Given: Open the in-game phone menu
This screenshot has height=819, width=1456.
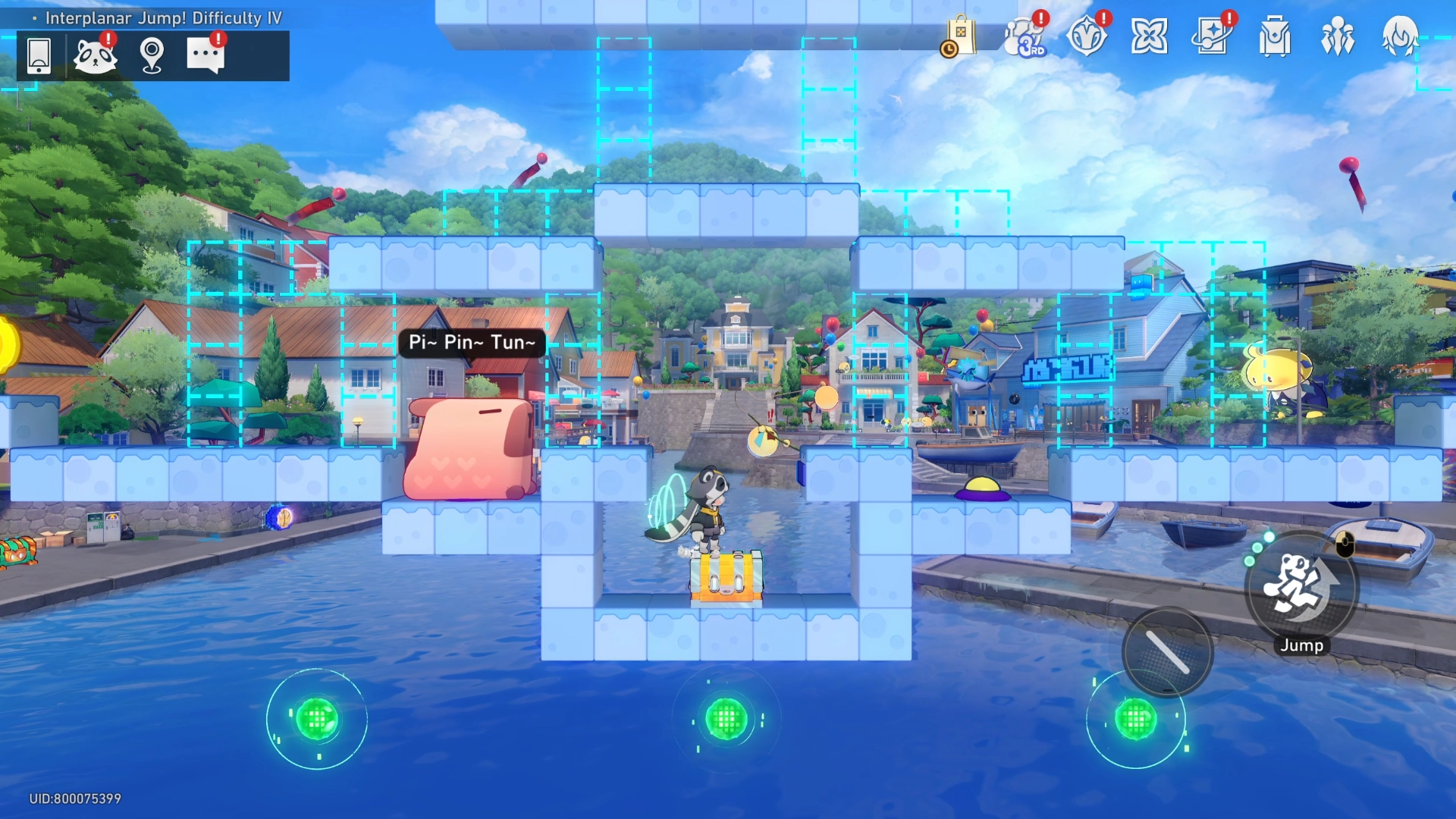Looking at the screenshot, I should (40, 55).
